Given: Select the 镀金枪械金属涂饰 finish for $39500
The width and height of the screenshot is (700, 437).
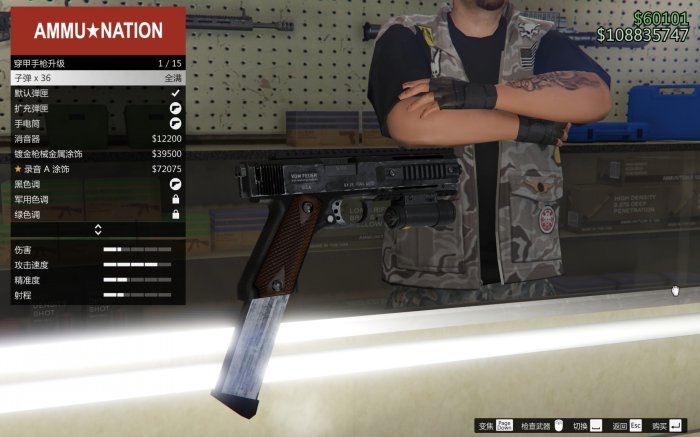Looking at the screenshot, I should pyautogui.click(x=97, y=154).
